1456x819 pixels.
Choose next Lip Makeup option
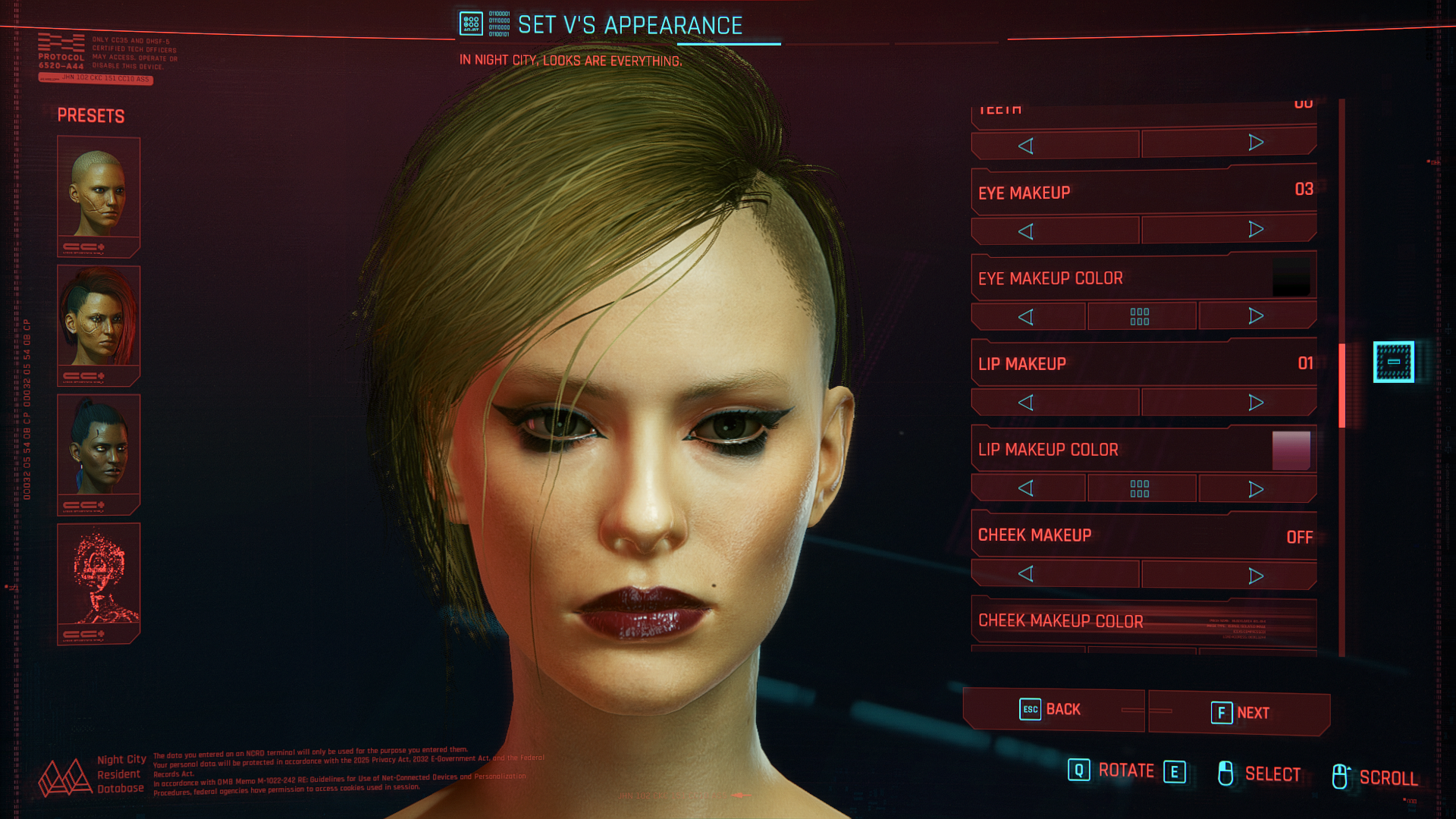click(1255, 403)
